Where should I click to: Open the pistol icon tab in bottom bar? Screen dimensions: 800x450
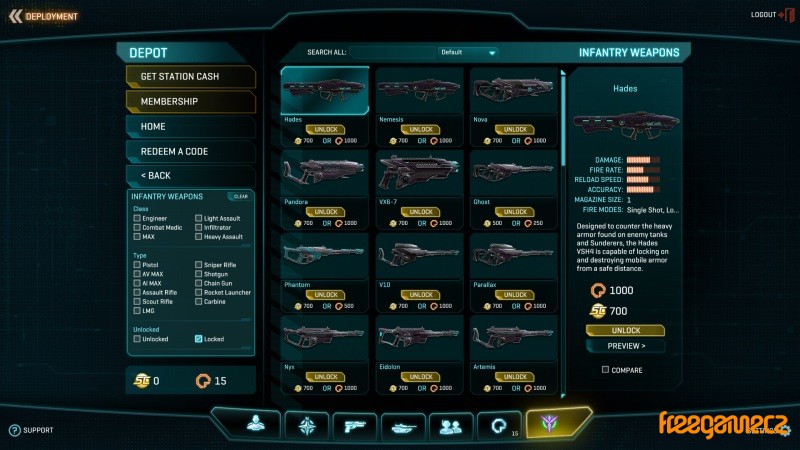(355, 425)
